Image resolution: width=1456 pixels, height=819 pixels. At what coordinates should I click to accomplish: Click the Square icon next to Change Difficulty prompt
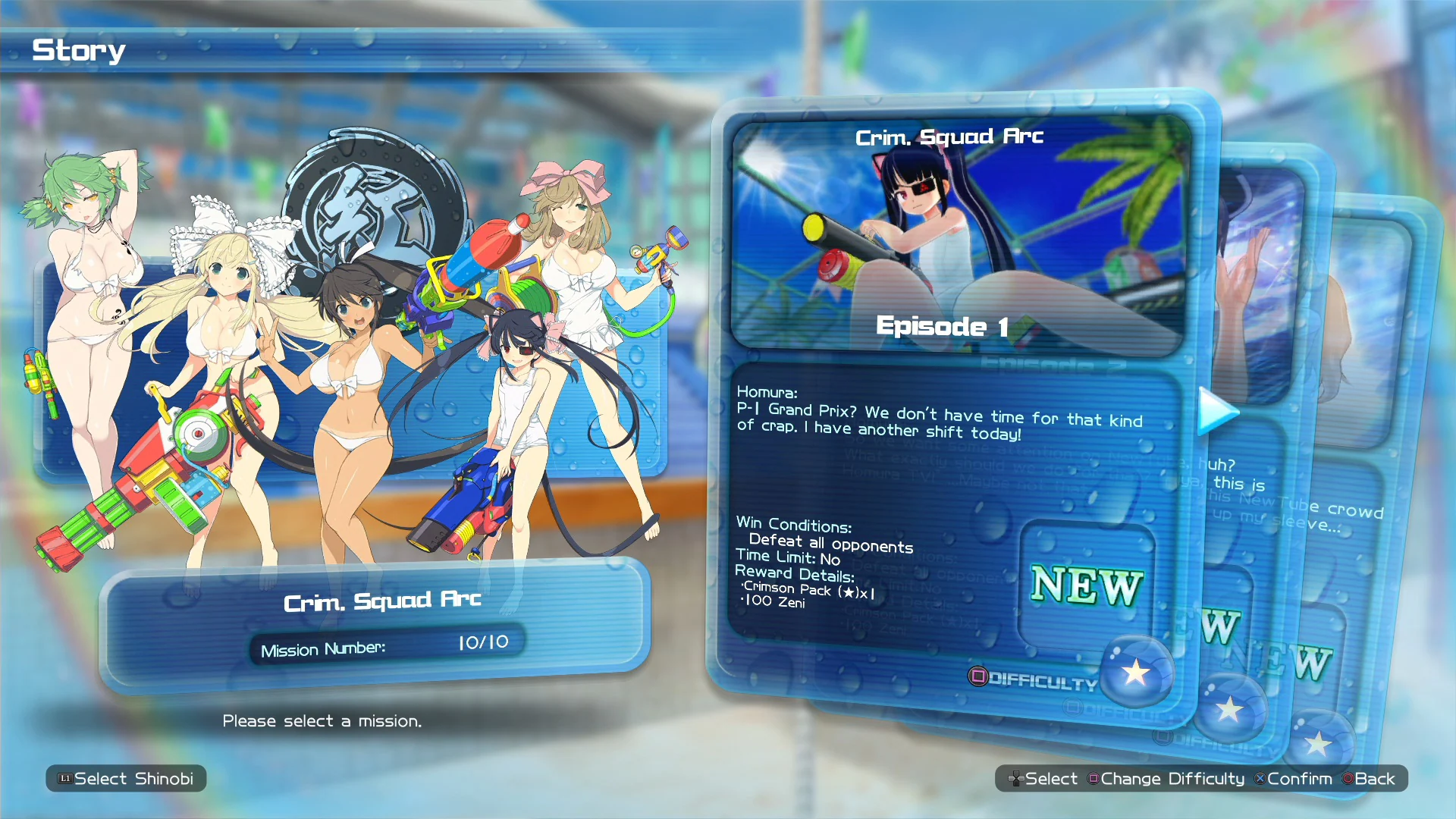[1093, 778]
